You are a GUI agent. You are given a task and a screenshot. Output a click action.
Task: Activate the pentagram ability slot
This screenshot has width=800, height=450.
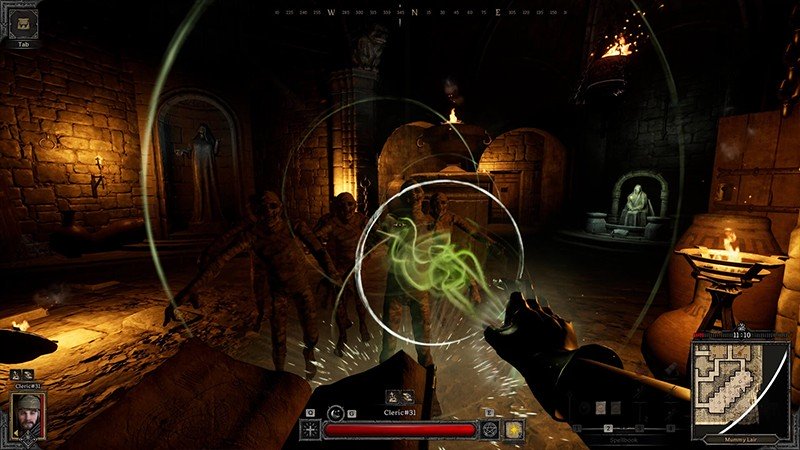491,429
